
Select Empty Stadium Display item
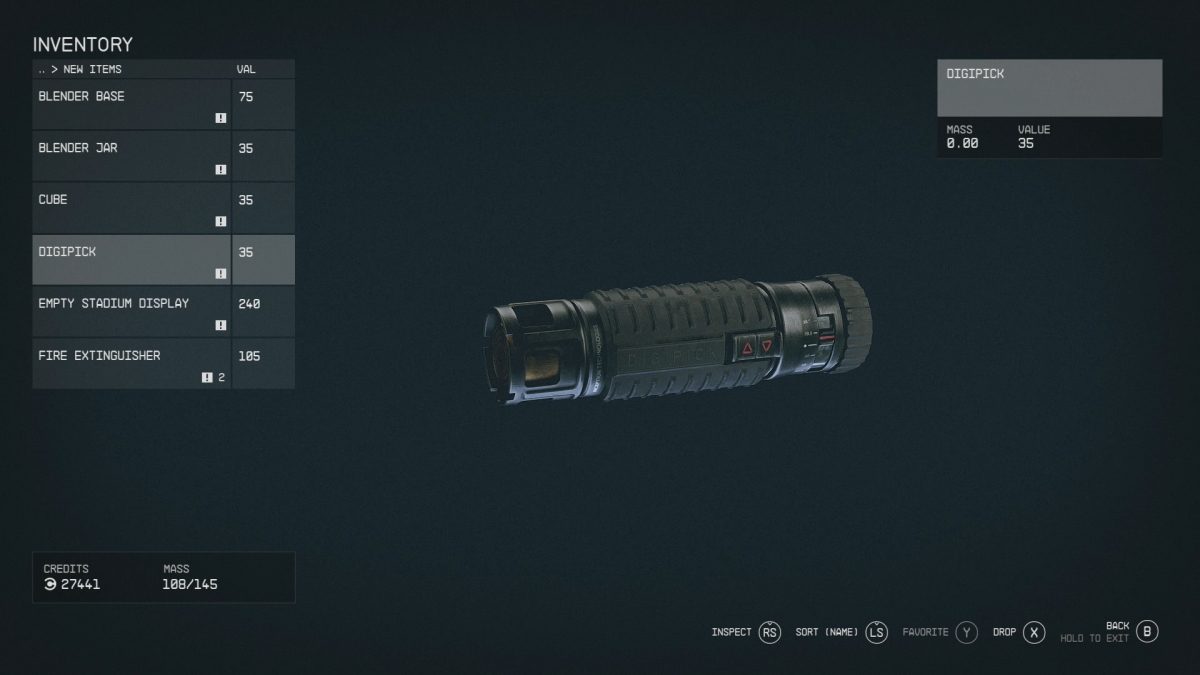pos(132,312)
